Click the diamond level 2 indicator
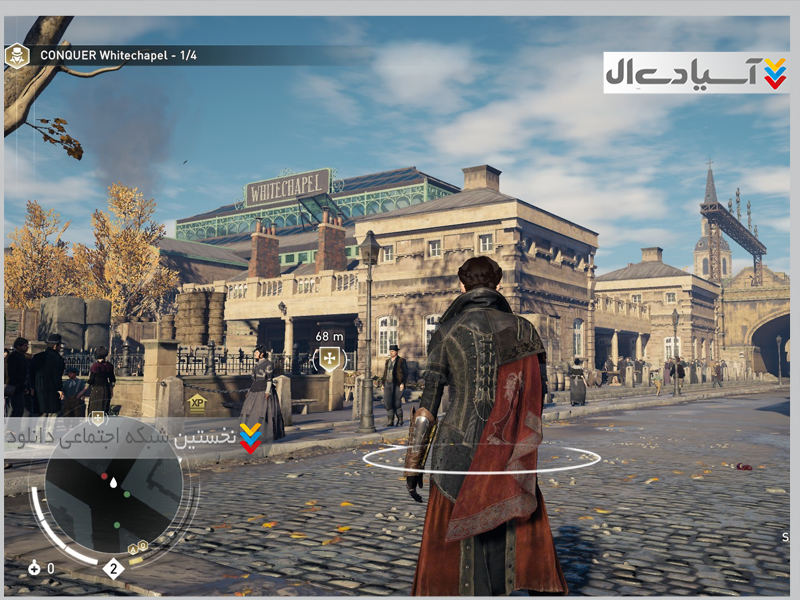 click(x=114, y=569)
